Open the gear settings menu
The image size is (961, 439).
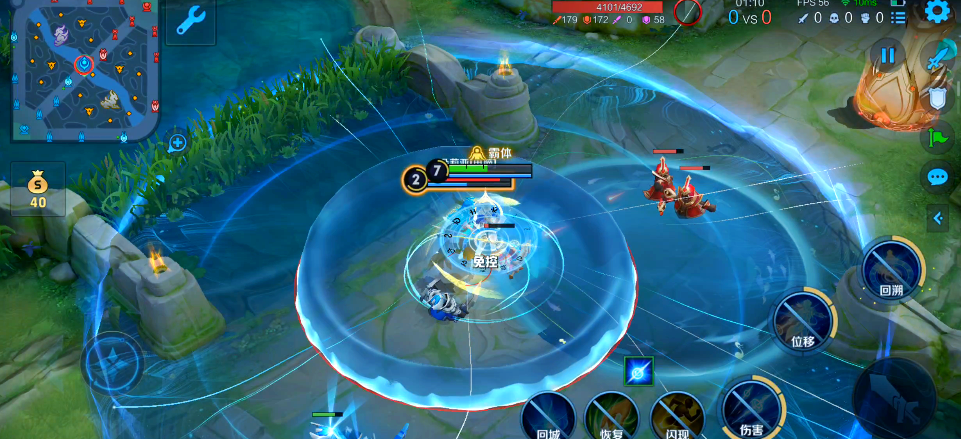pyautogui.click(x=937, y=12)
